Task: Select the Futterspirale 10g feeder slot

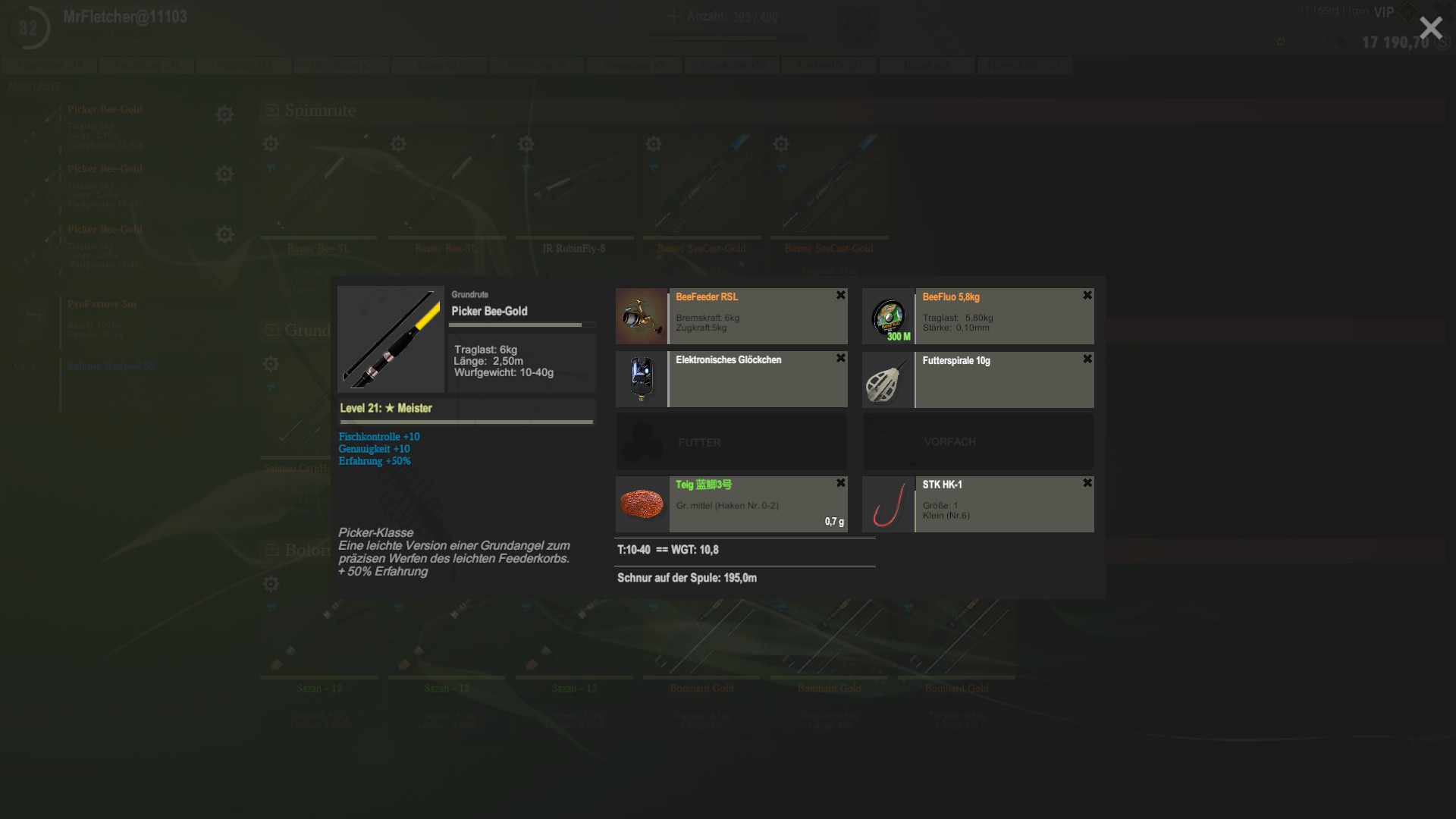Action: tap(977, 379)
